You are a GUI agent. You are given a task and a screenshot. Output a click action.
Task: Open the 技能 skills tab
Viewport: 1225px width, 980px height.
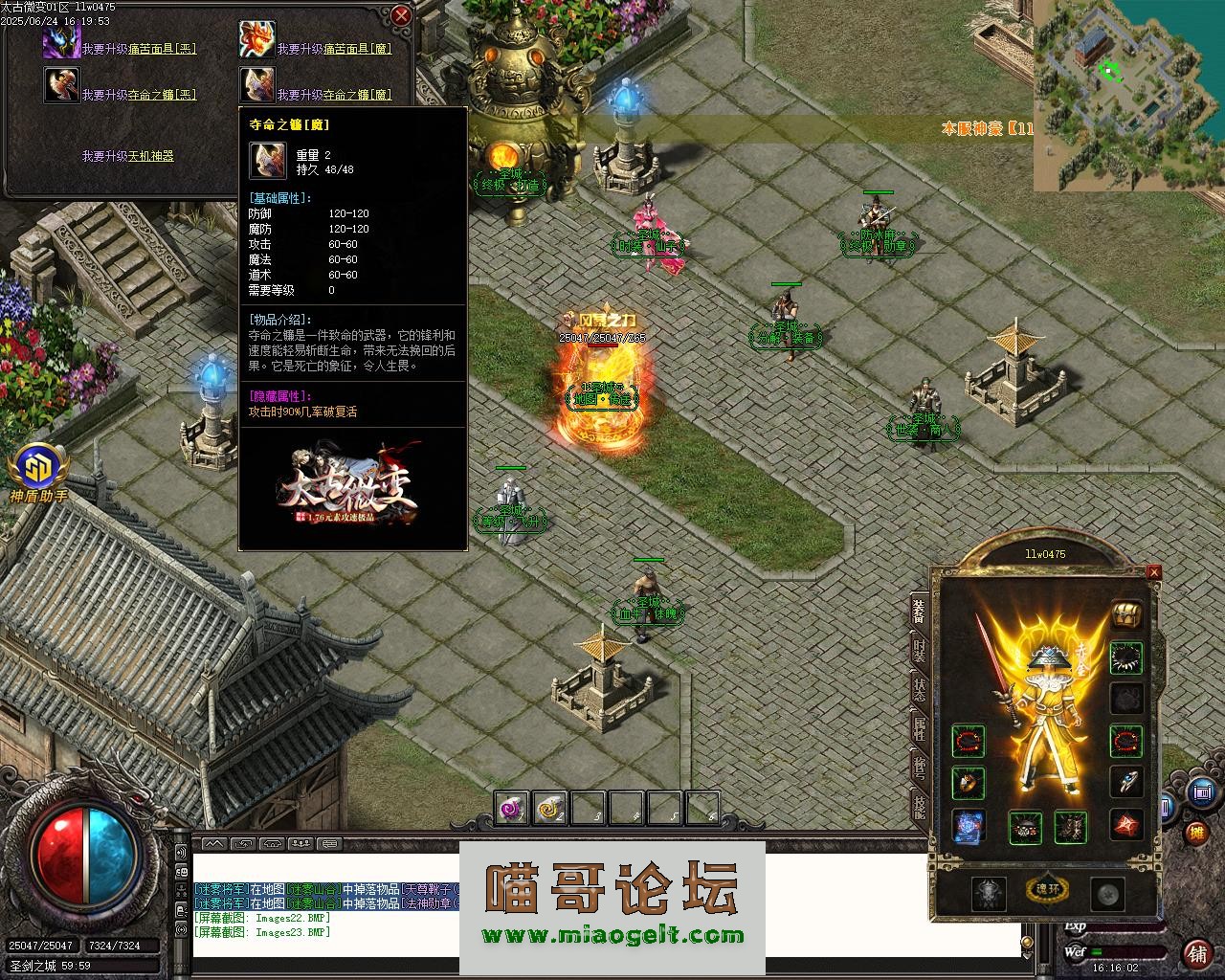[x=919, y=807]
